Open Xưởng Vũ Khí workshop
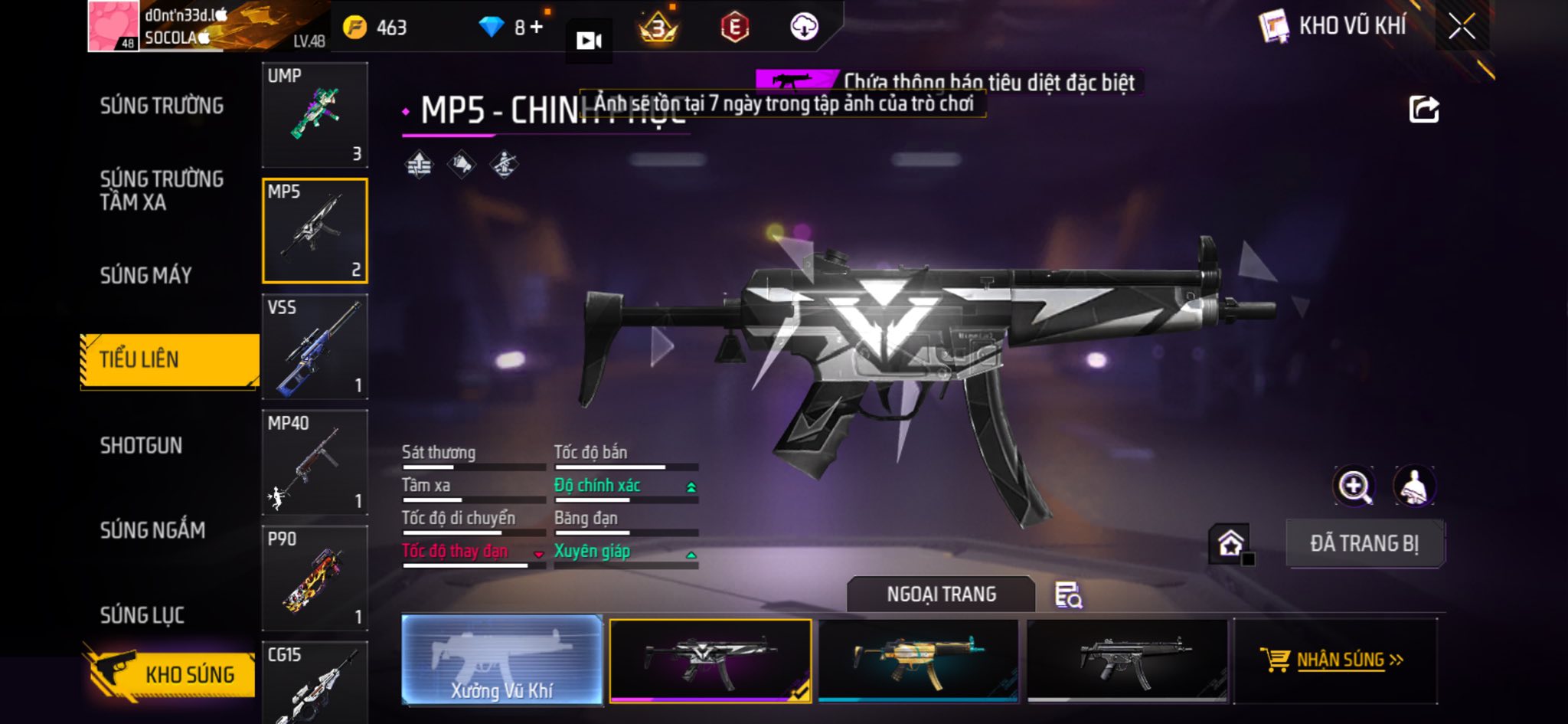 point(501,660)
